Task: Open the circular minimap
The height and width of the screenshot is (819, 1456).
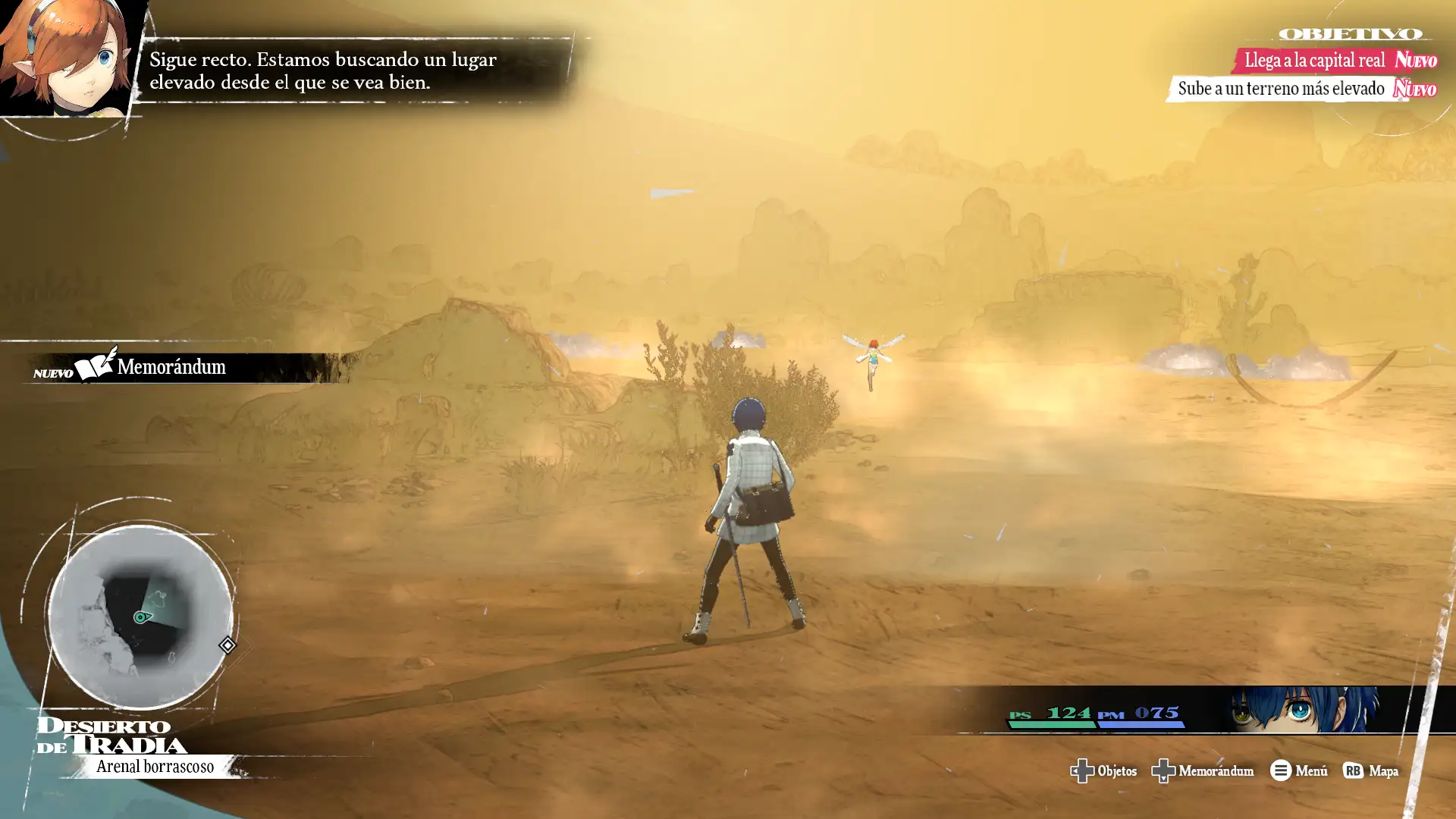Action: coord(140,616)
